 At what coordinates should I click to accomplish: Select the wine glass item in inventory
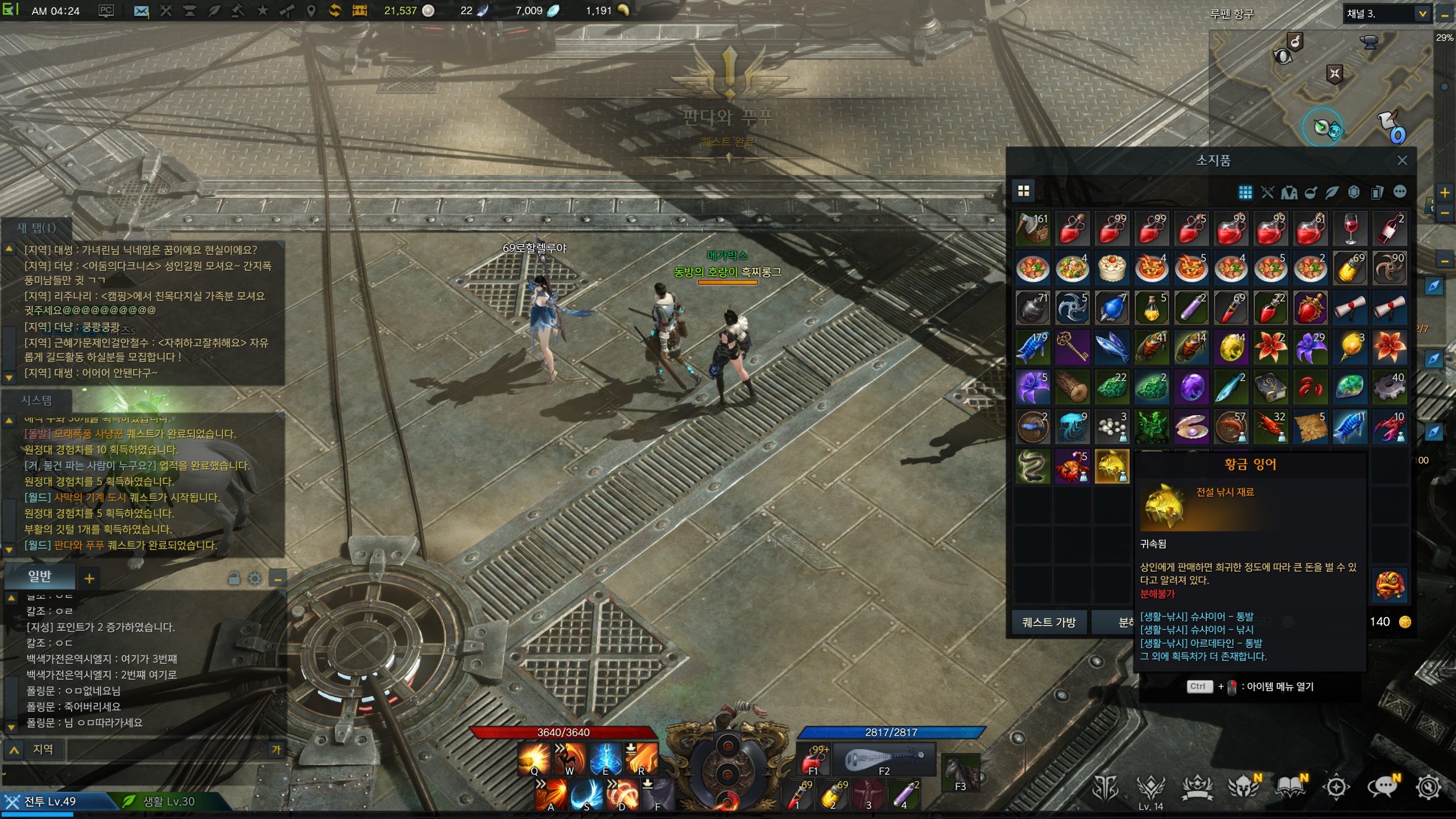click(x=1350, y=229)
